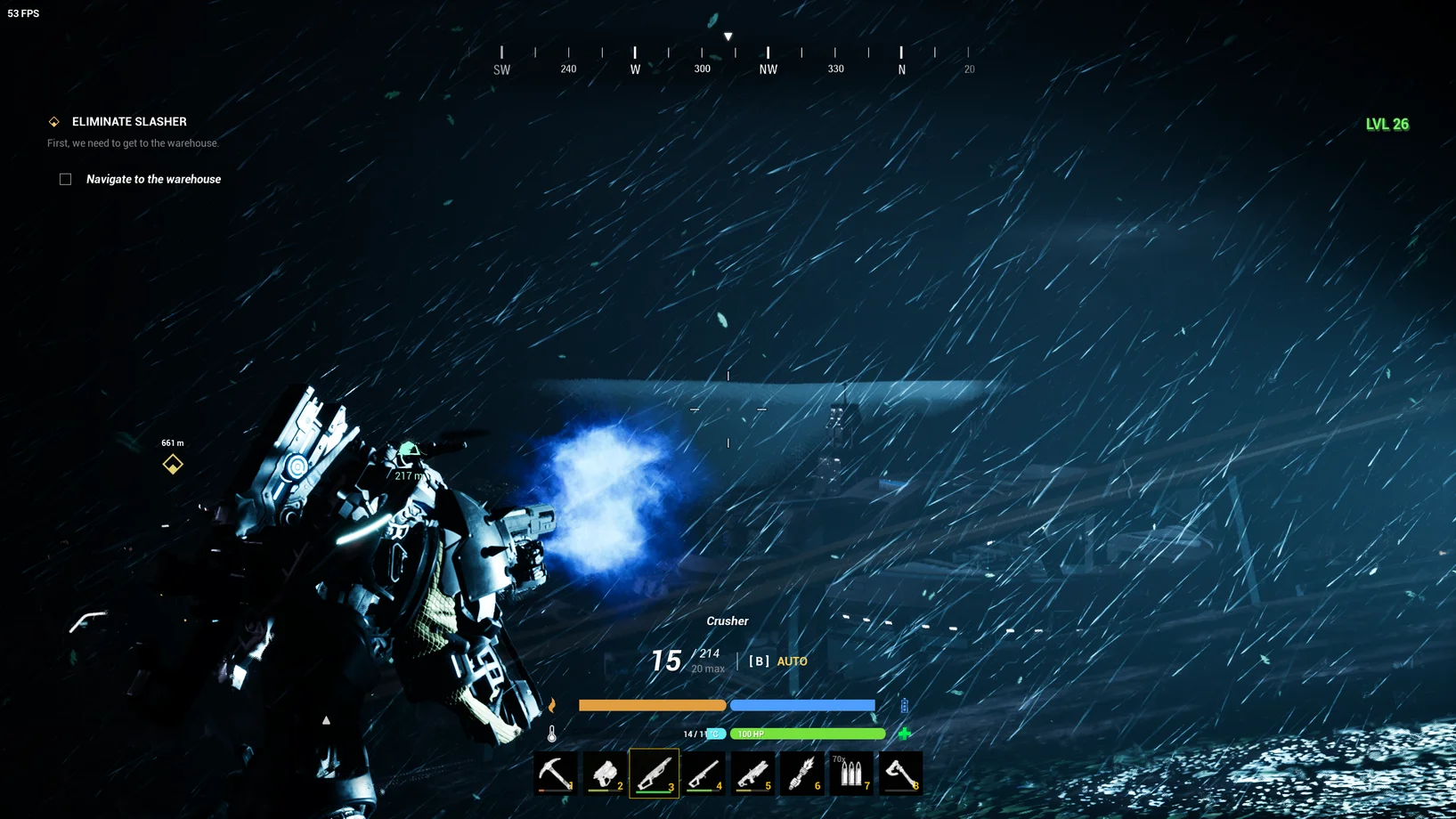The image size is (1456, 819).
Task: Click the thermometer temperature icon
Action: pyautogui.click(x=552, y=734)
